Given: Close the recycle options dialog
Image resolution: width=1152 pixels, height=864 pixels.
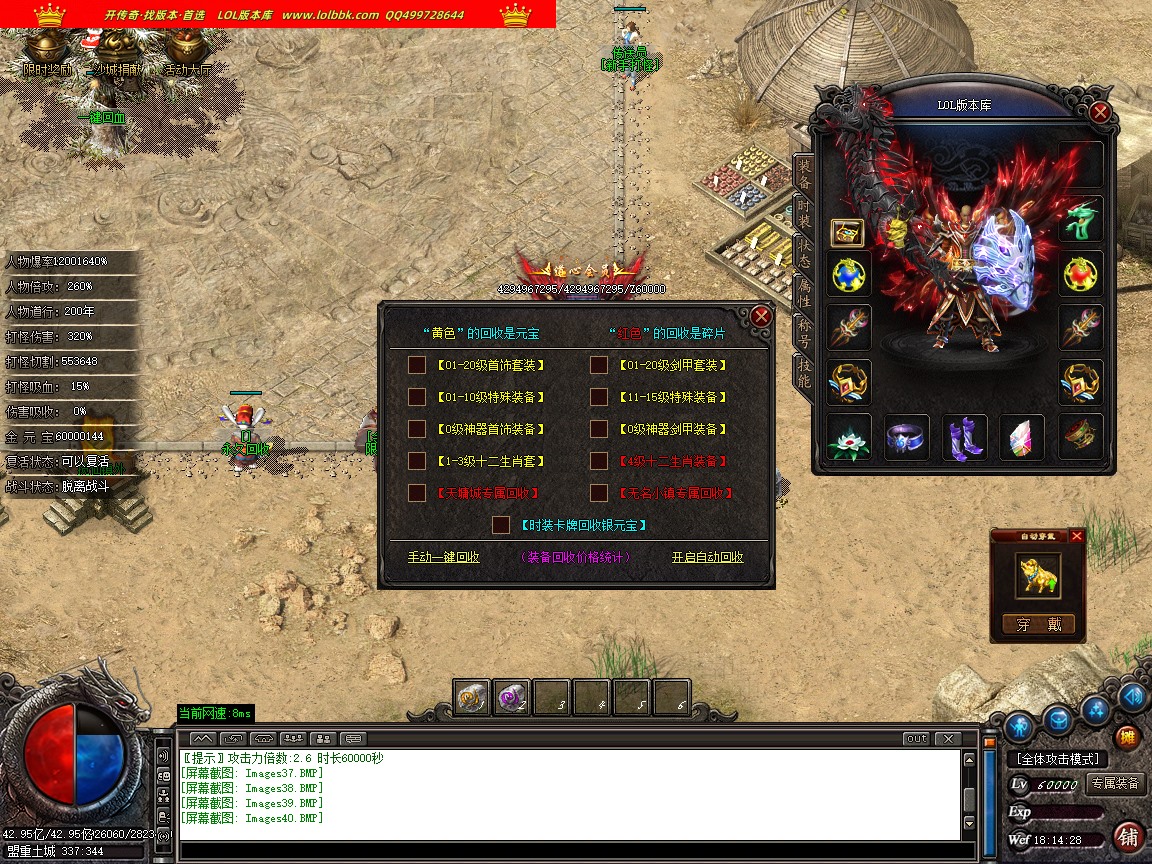Looking at the screenshot, I should pyautogui.click(x=761, y=316).
